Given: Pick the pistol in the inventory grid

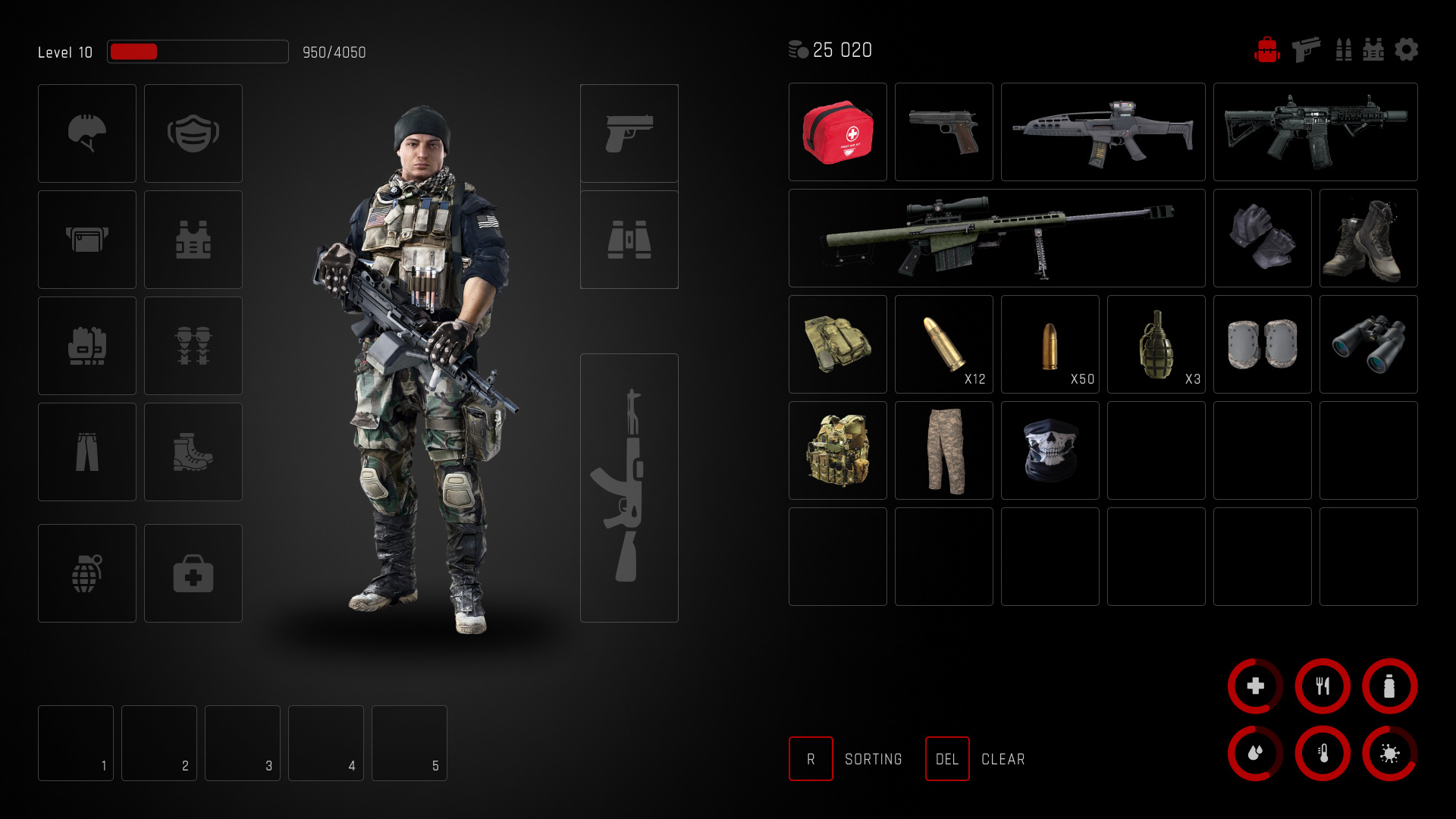Looking at the screenshot, I should [943, 132].
